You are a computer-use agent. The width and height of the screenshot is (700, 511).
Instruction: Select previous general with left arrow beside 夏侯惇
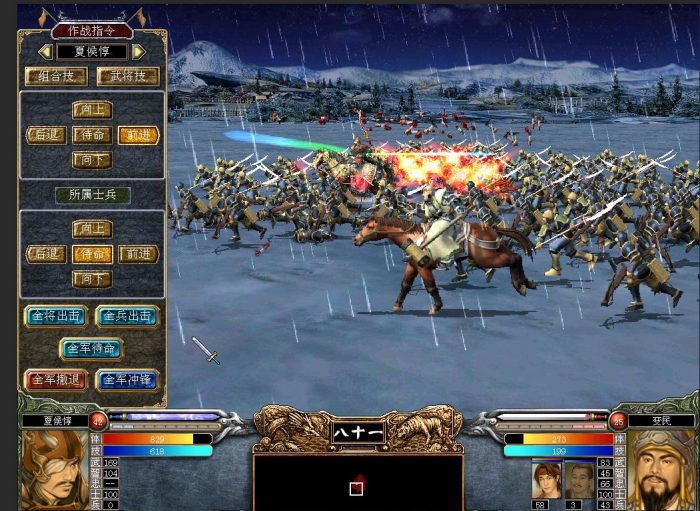click(x=45, y=51)
